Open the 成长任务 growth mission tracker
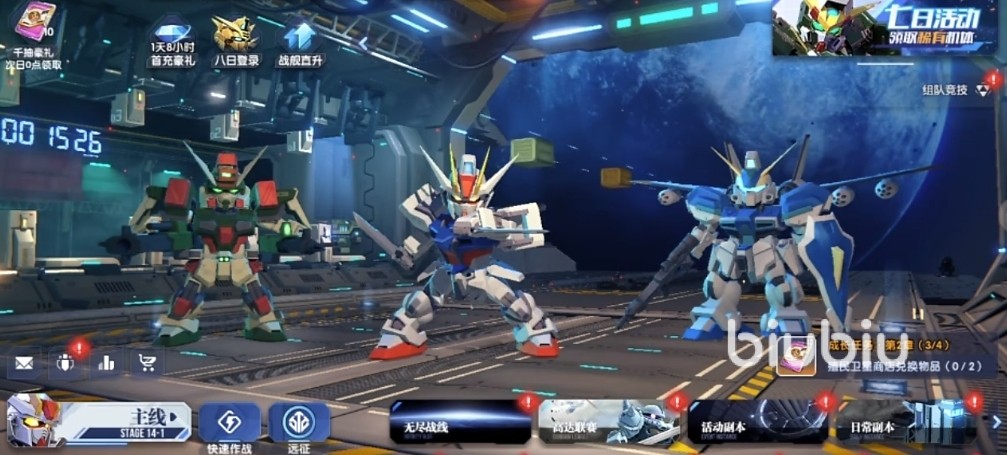The width and height of the screenshot is (1007, 455). point(880,353)
